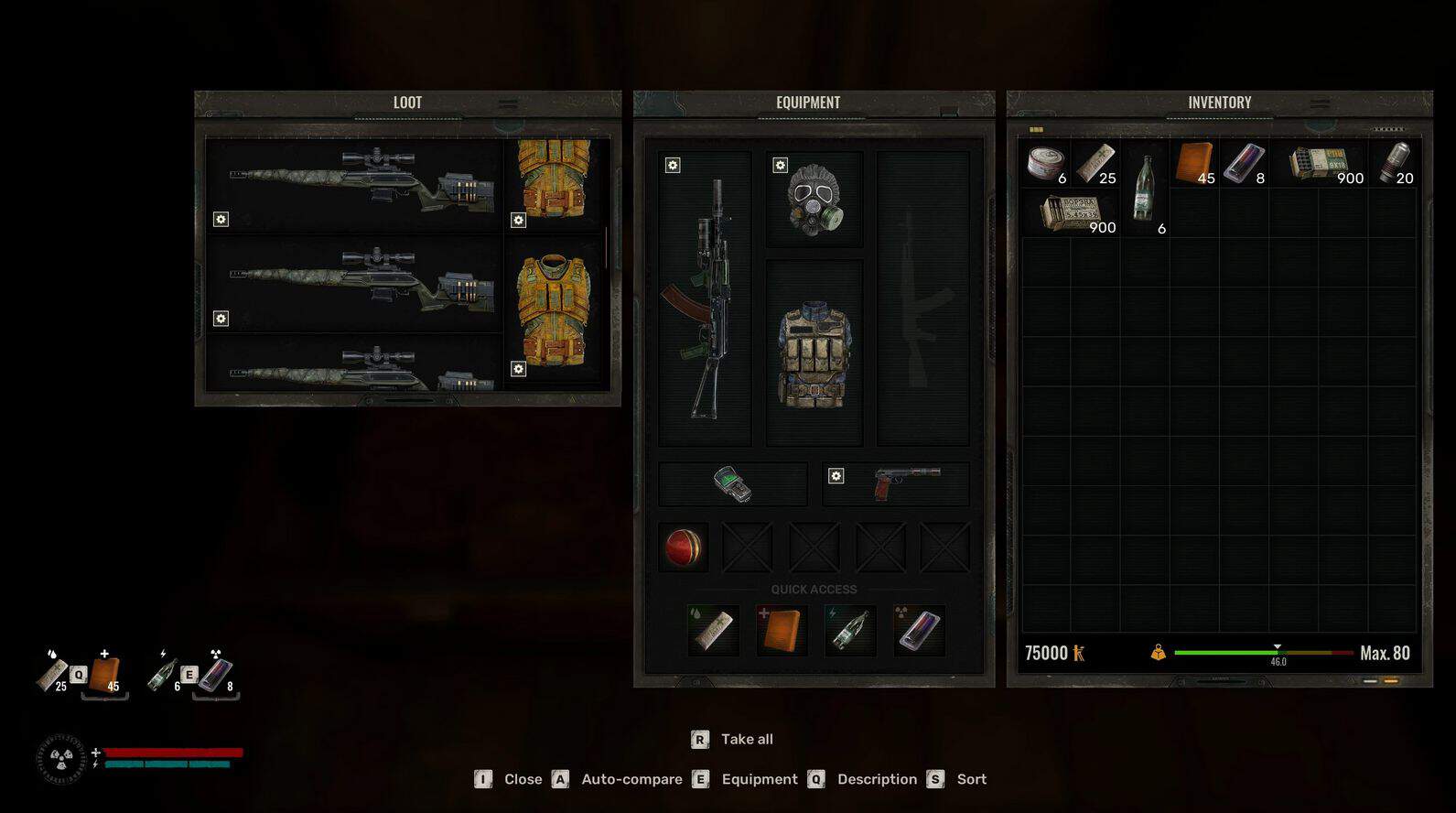Select the equipped gas mask
Viewport: 1456px width, 813px height.
[x=814, y=200]
